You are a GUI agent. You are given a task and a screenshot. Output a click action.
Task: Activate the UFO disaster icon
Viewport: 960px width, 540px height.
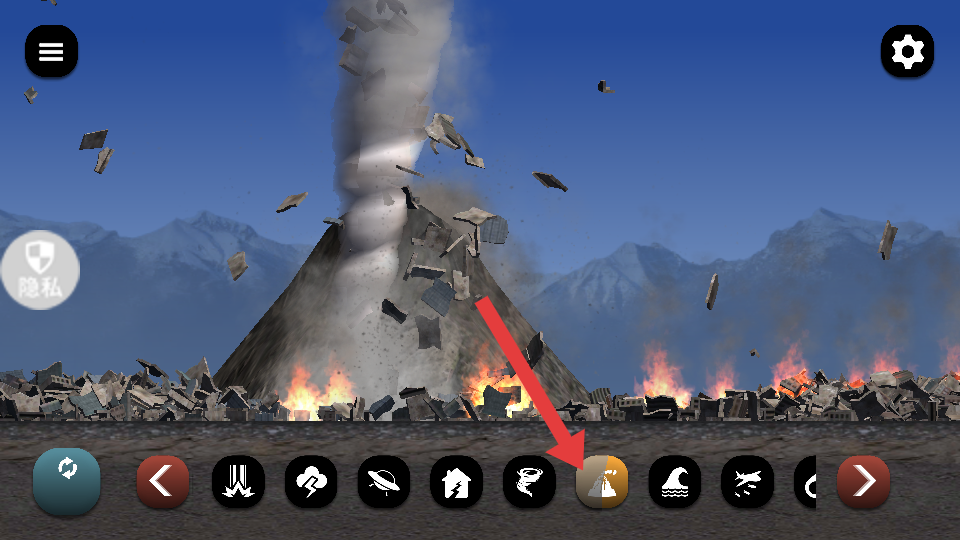point(384,482)
